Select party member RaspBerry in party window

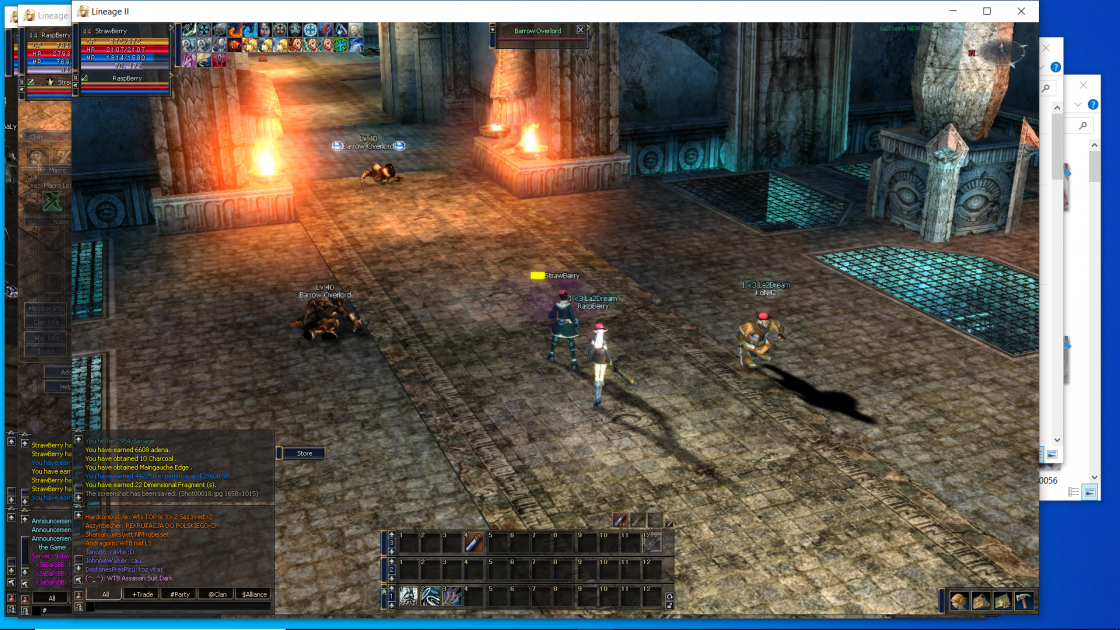127,77
